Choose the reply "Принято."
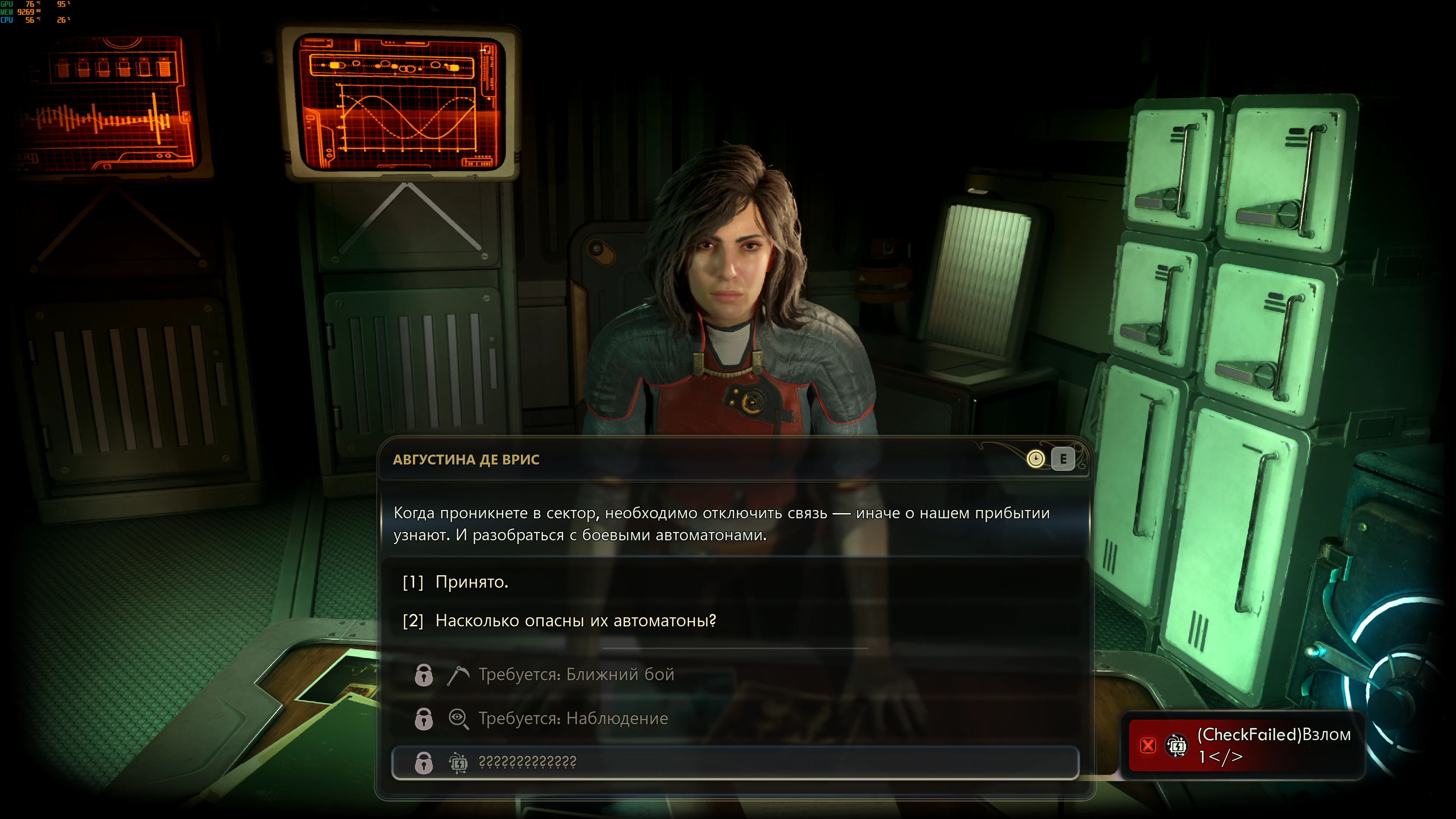The height and width of the screenshot is (819, 1456). [x=472, y=582]
